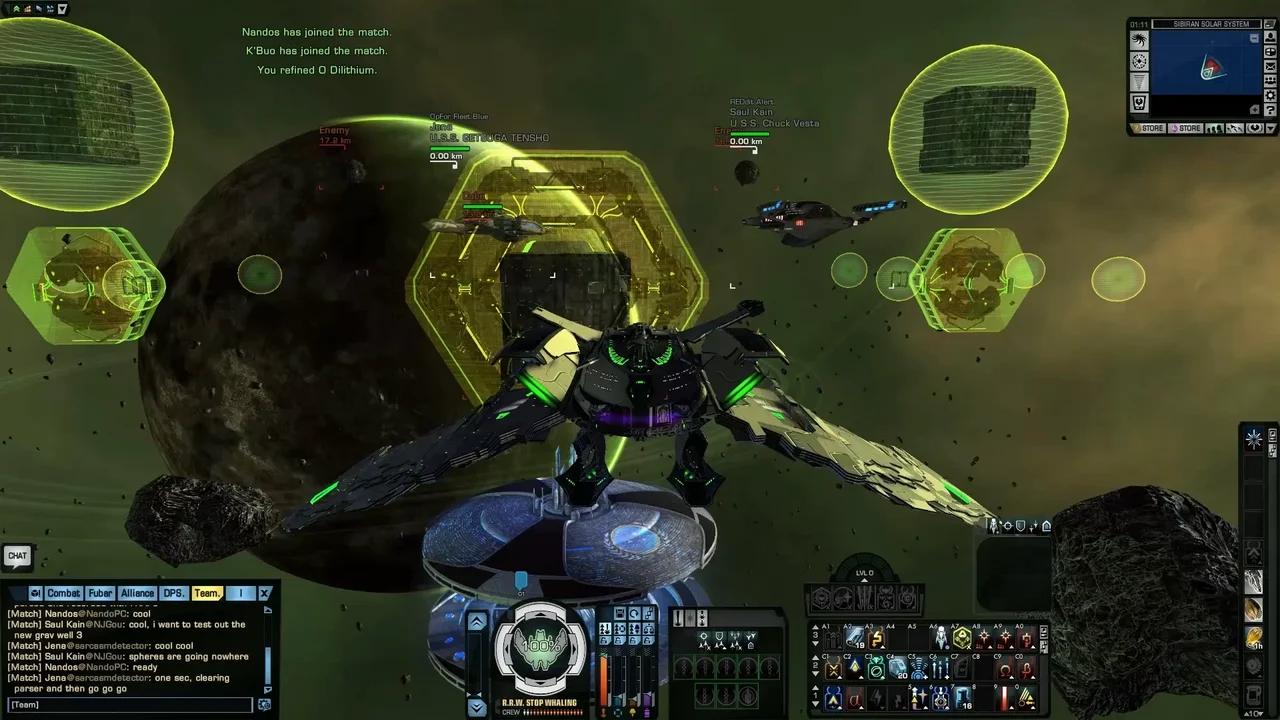This screenshot has height=720, width=1280.
Task: Toggle the CHAT button open
Action: [x=16, y=556]
